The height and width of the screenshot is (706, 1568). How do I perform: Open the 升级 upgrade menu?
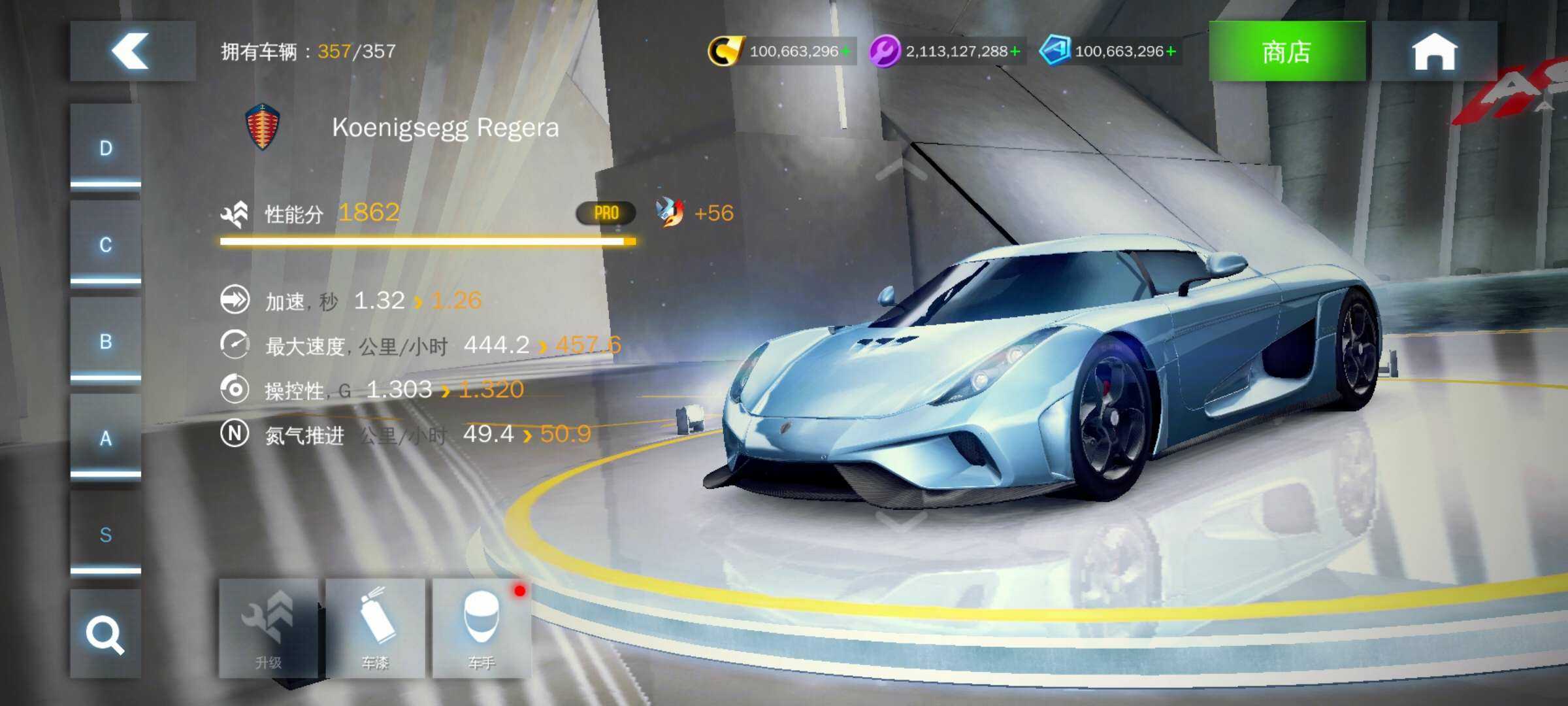tap(269, 628)
